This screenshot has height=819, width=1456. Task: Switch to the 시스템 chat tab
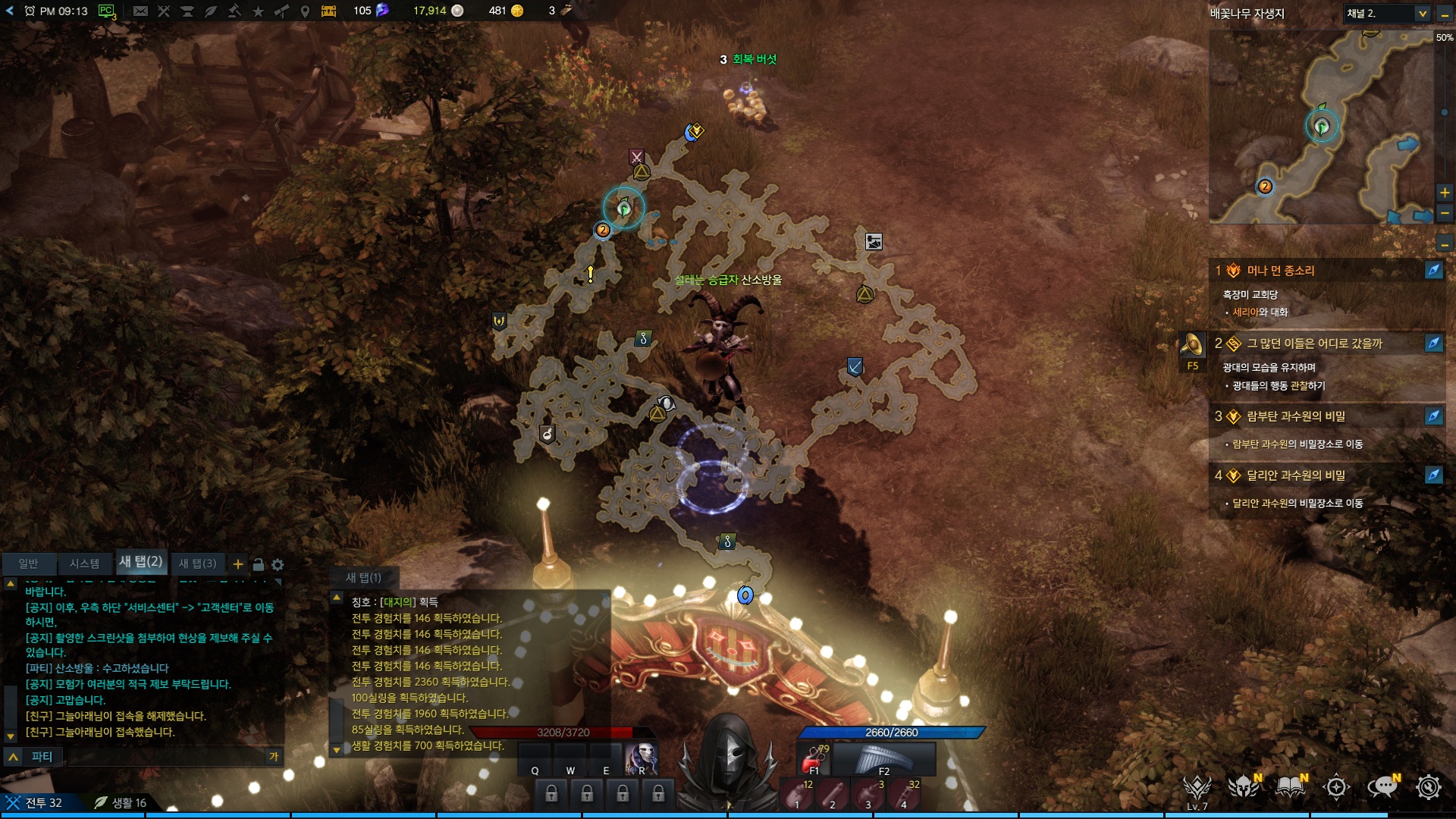pyautogui.click(x=84, y=563)
